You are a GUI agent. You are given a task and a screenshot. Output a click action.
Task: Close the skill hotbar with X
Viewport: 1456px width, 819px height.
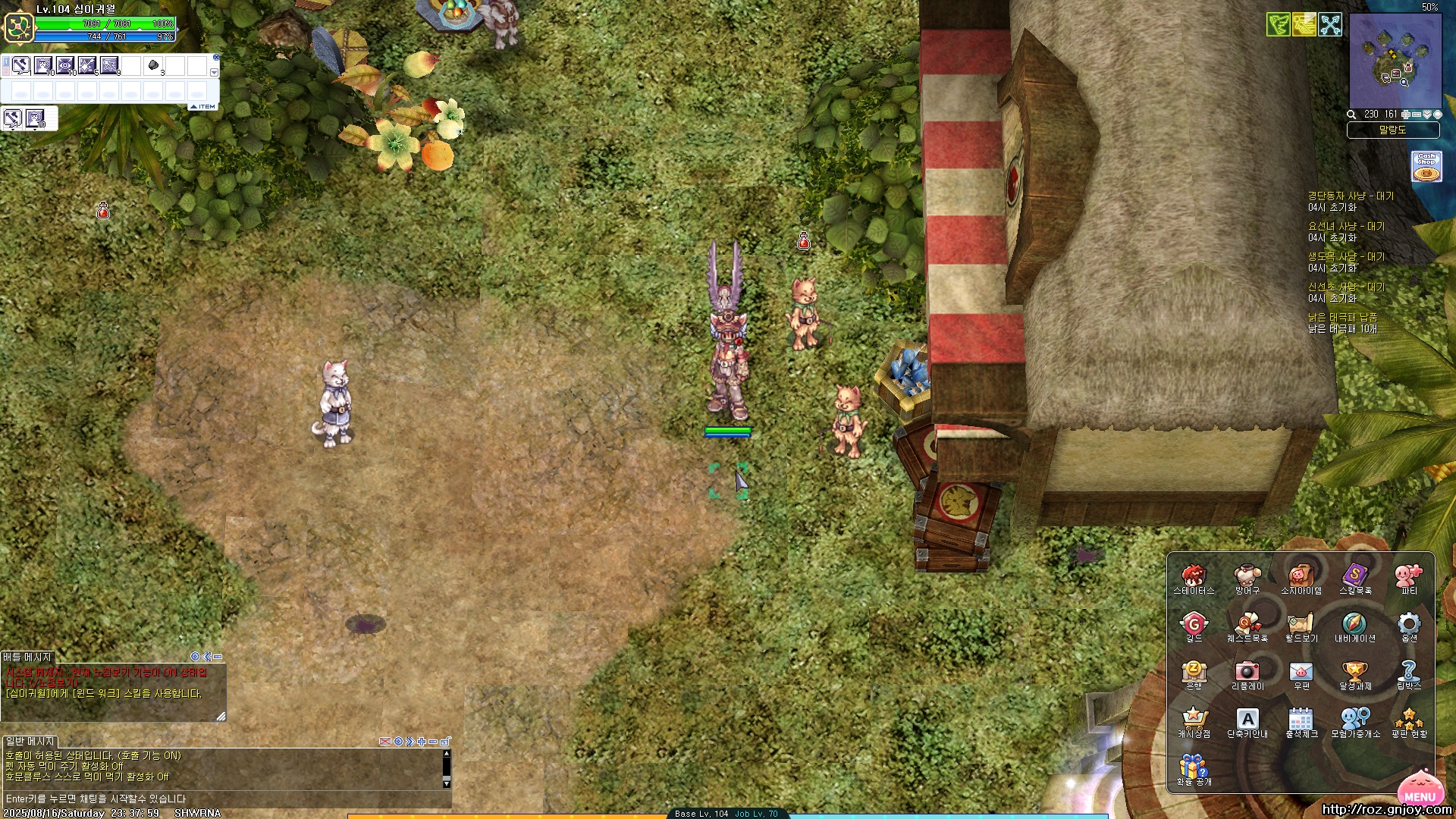tap(216, 58)
